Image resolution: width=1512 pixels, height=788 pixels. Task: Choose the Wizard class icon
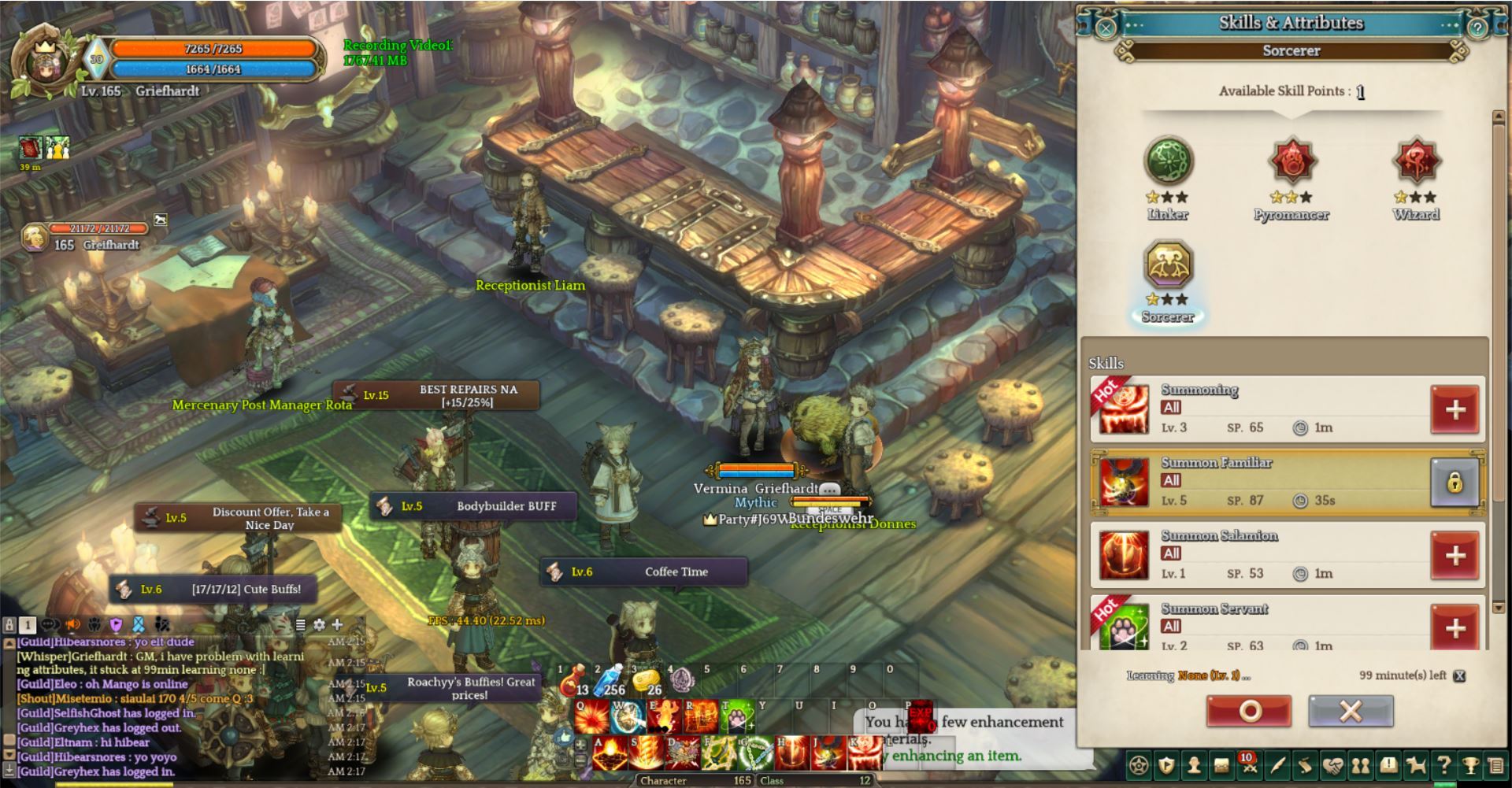[1416, 161]
